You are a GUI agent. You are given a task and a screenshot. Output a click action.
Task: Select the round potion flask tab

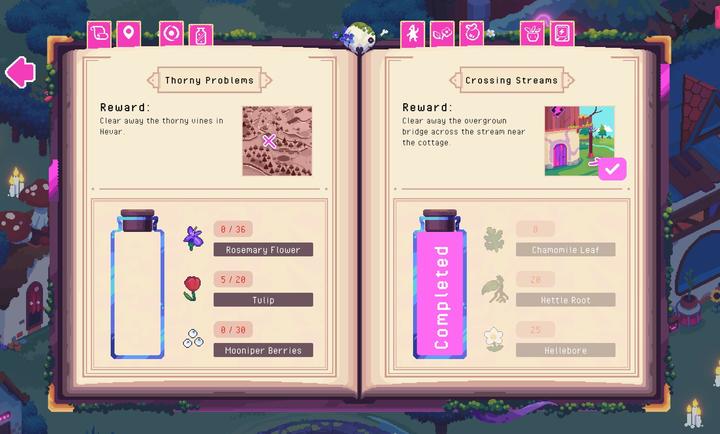tap(472, 34)
